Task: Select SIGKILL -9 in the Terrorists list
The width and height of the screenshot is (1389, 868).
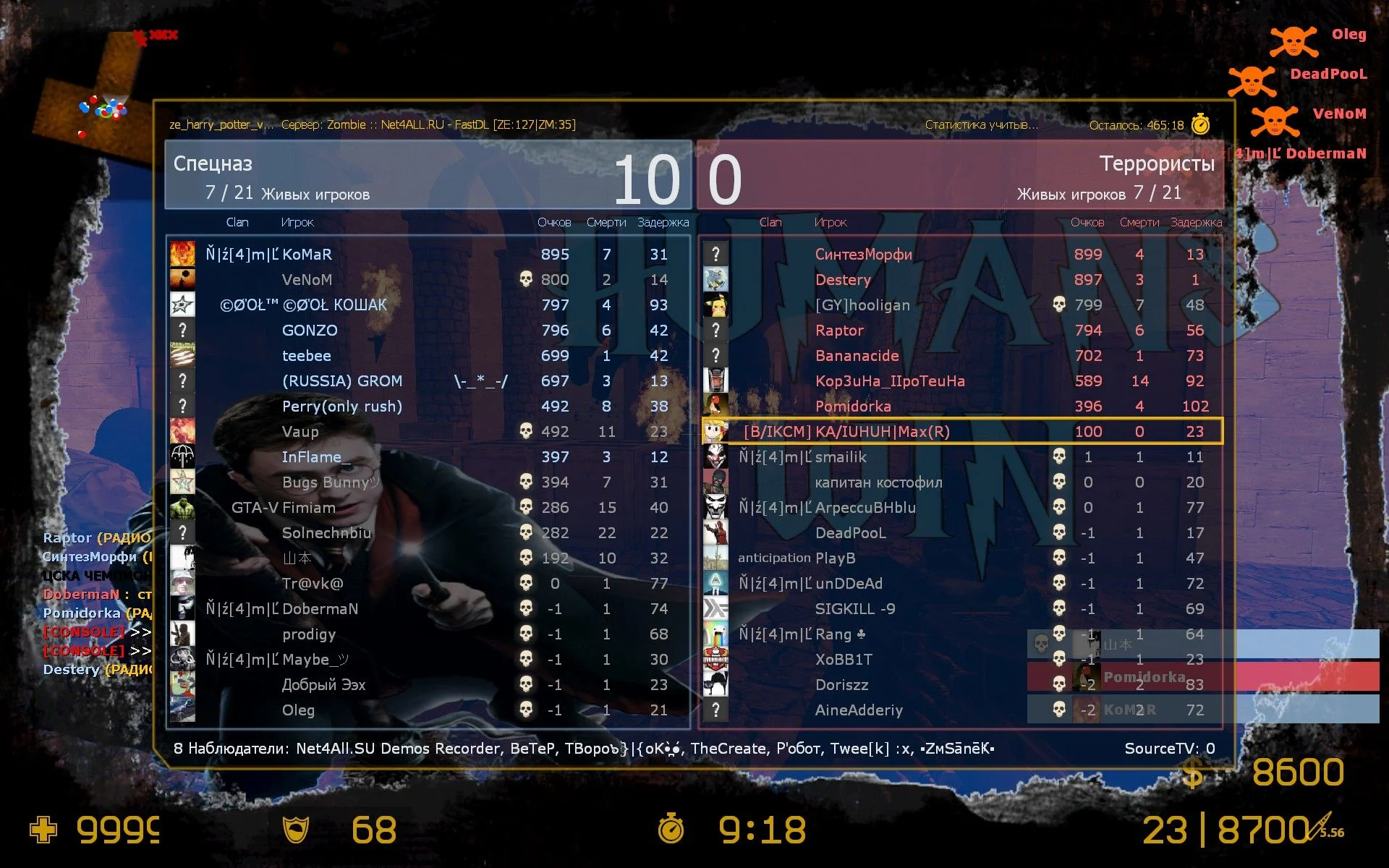Action: (855, 609)
